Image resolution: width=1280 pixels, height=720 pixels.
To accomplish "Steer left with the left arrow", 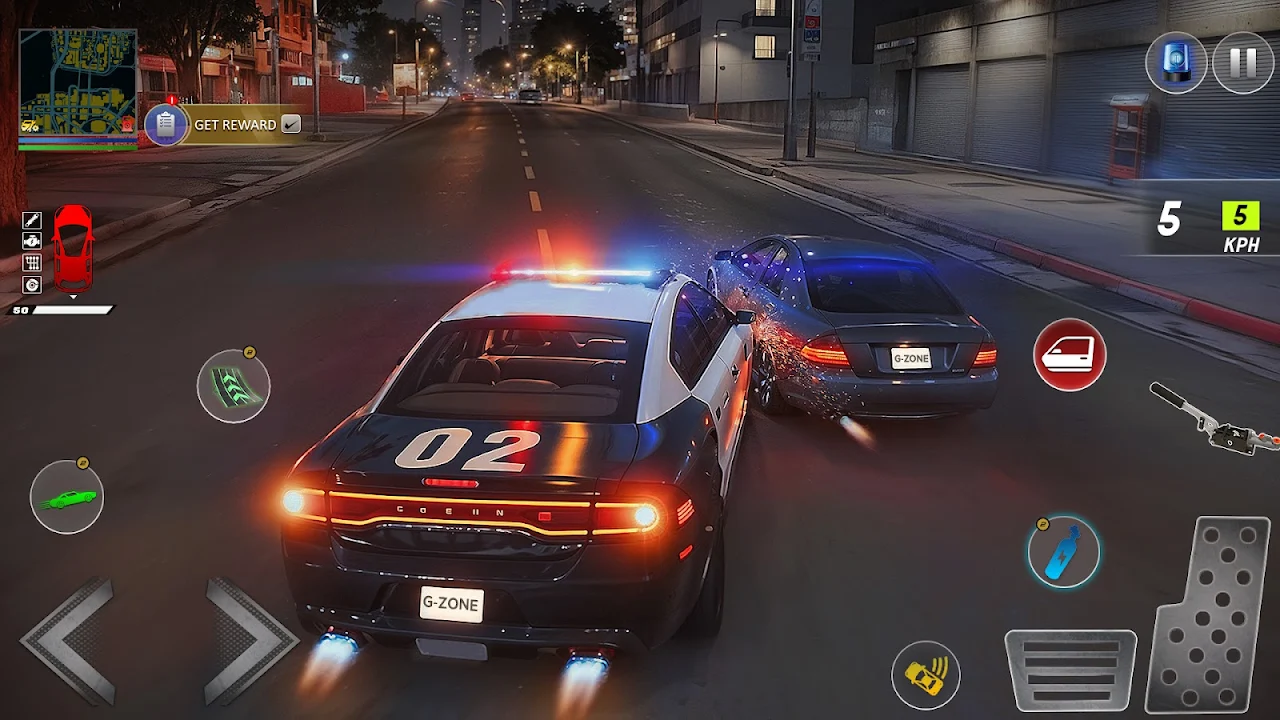I will click(69, 640).
